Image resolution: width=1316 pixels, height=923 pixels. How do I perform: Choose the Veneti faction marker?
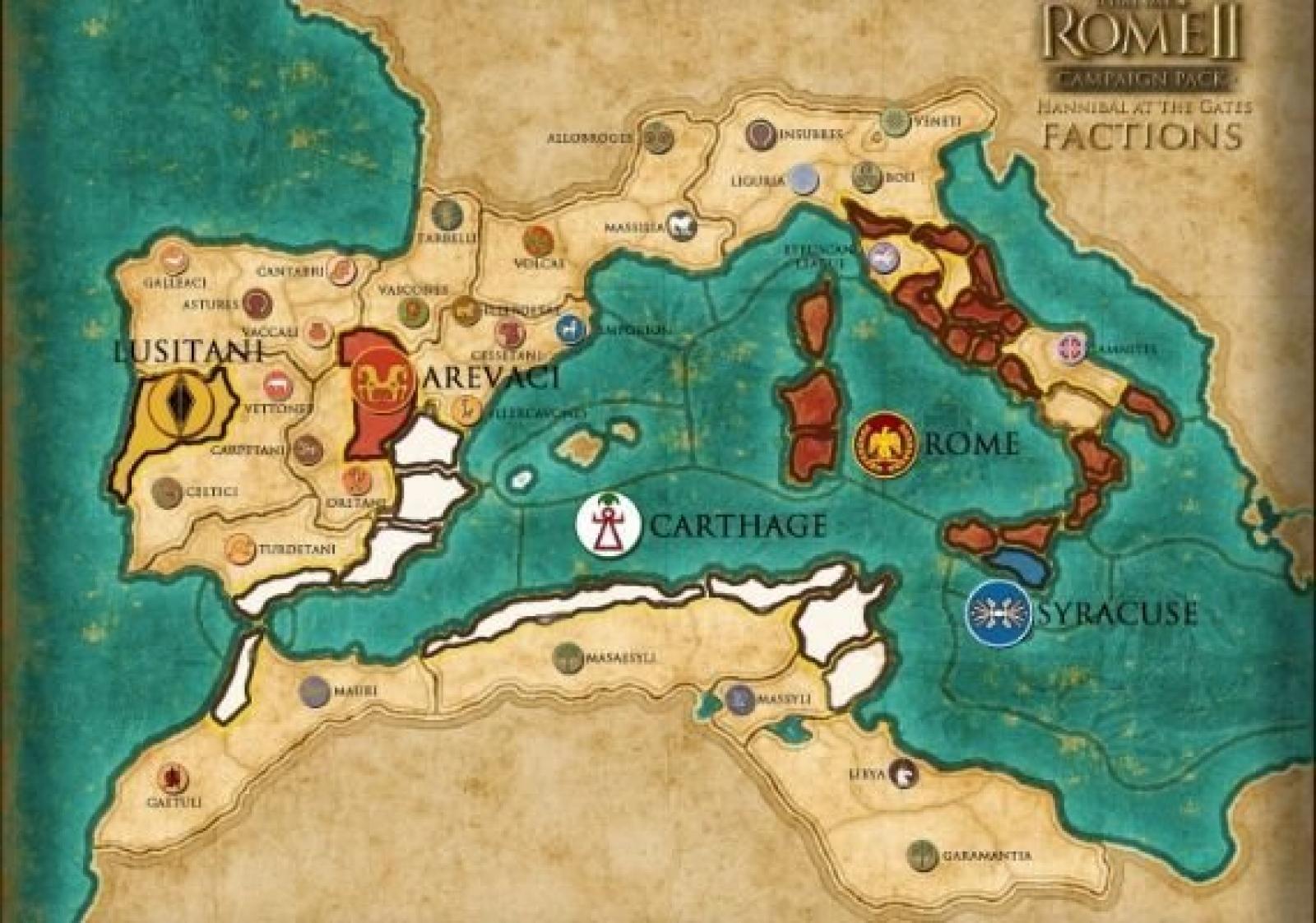pyautogui.click(x=896, y=121)
